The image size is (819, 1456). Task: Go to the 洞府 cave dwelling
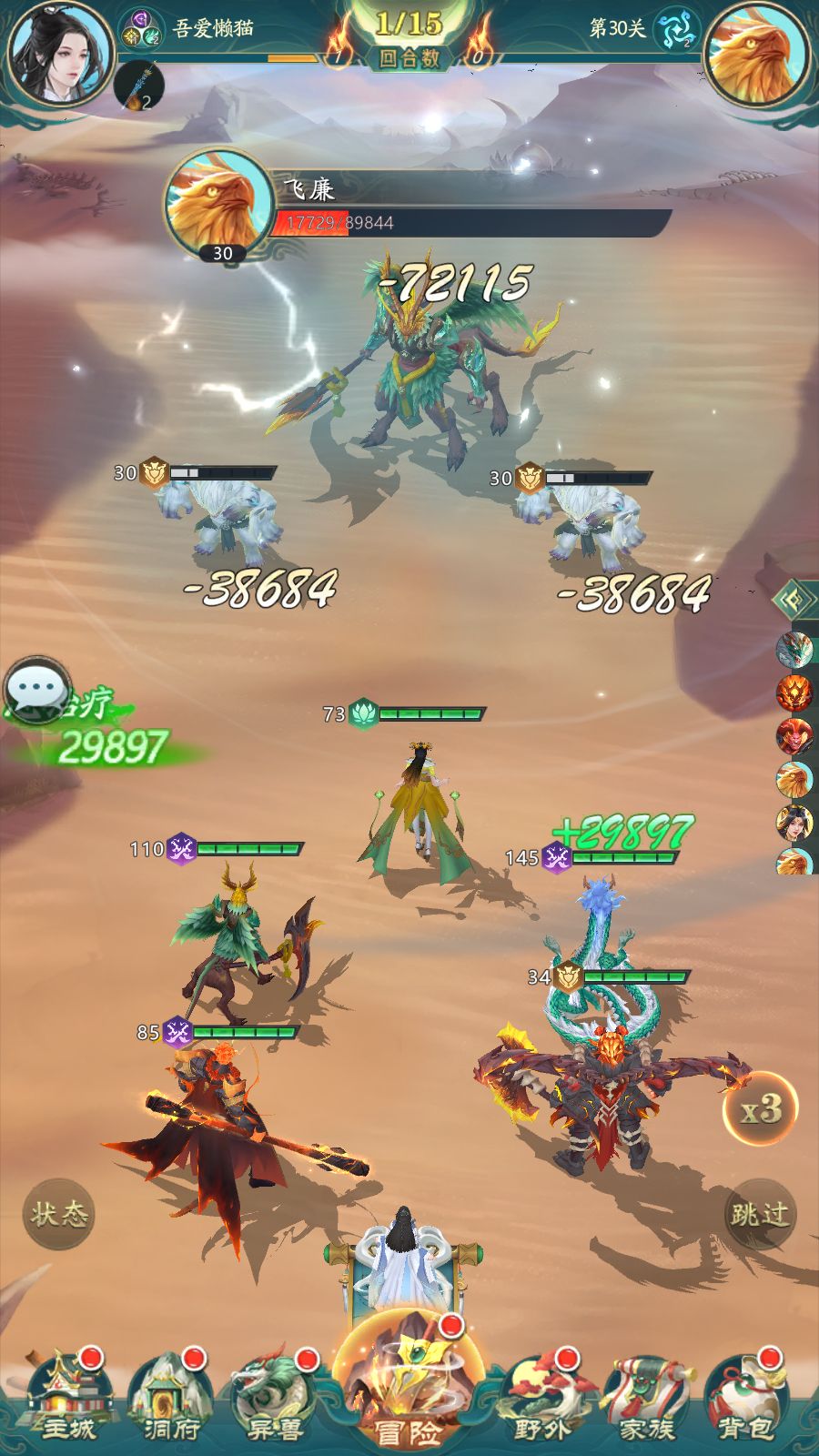170,1401
